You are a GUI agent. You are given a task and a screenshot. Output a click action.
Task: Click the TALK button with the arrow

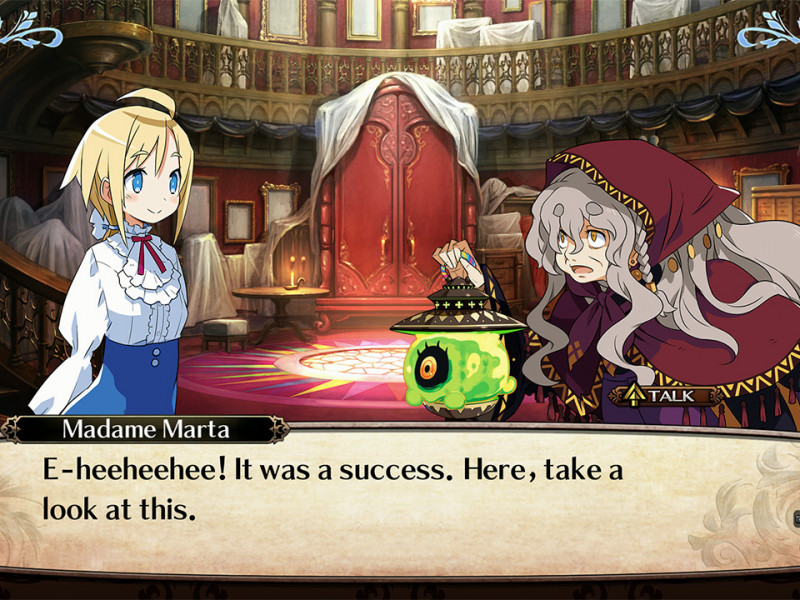tap(669, 395)
